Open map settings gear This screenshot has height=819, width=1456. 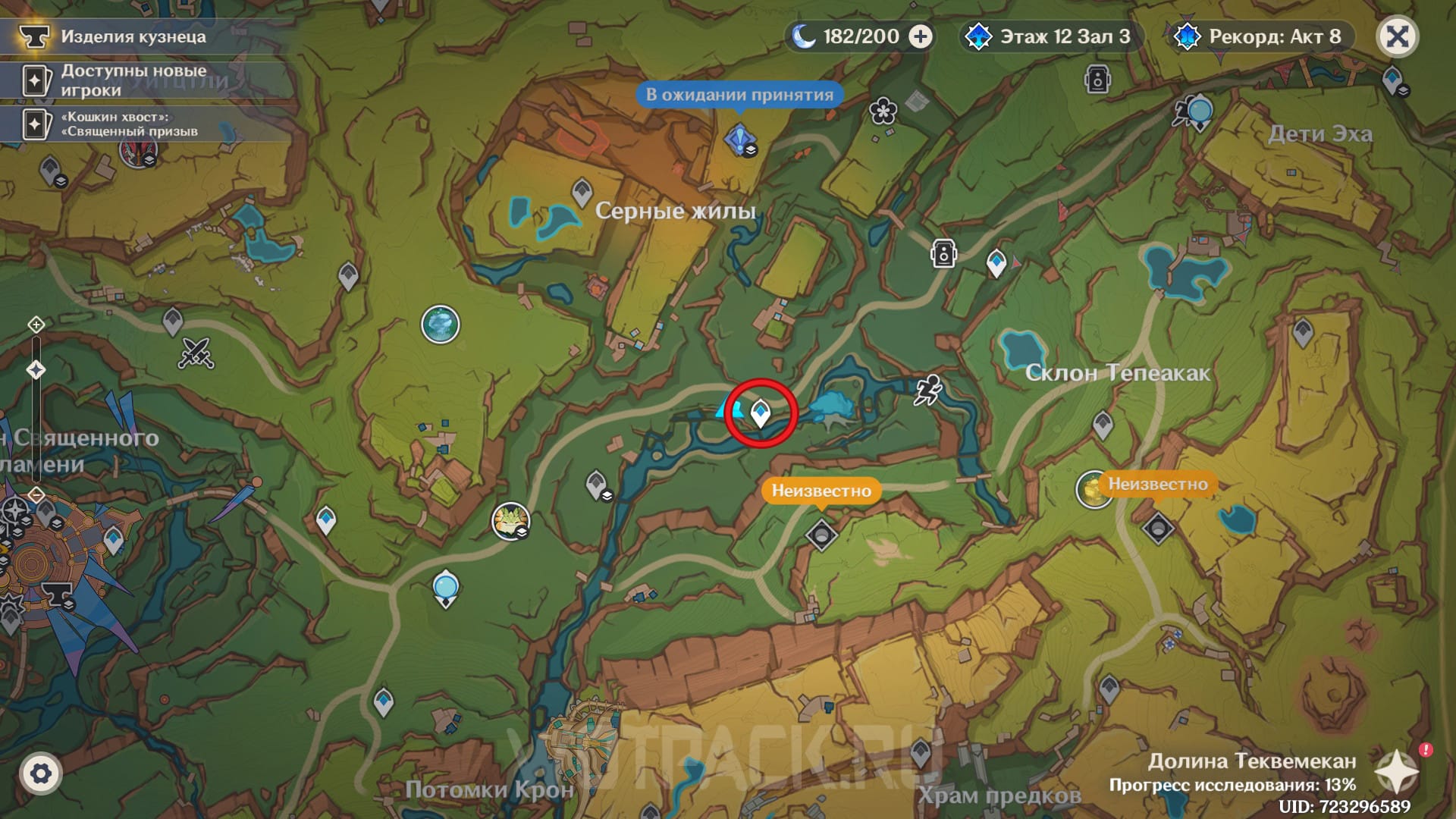[x=41, y=773]
